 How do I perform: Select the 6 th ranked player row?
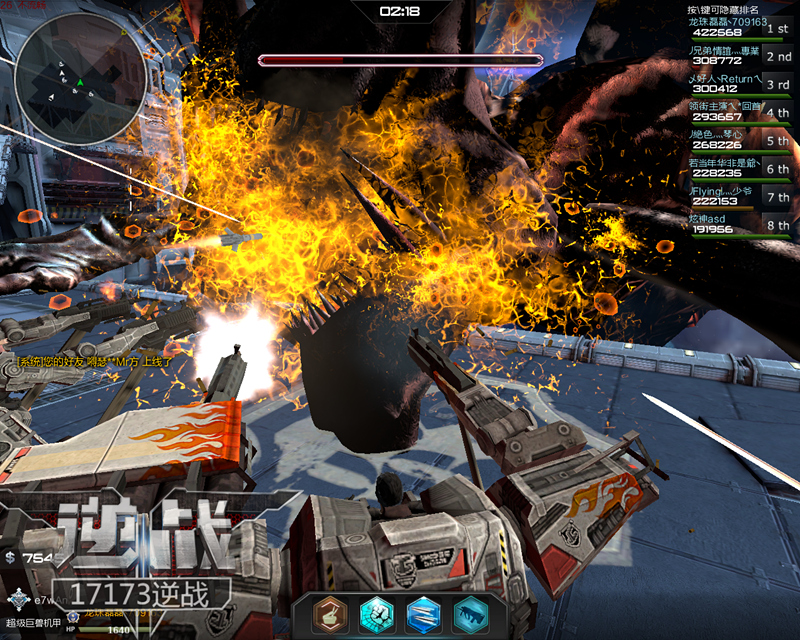pyautogui.click(x=740, y=167)
